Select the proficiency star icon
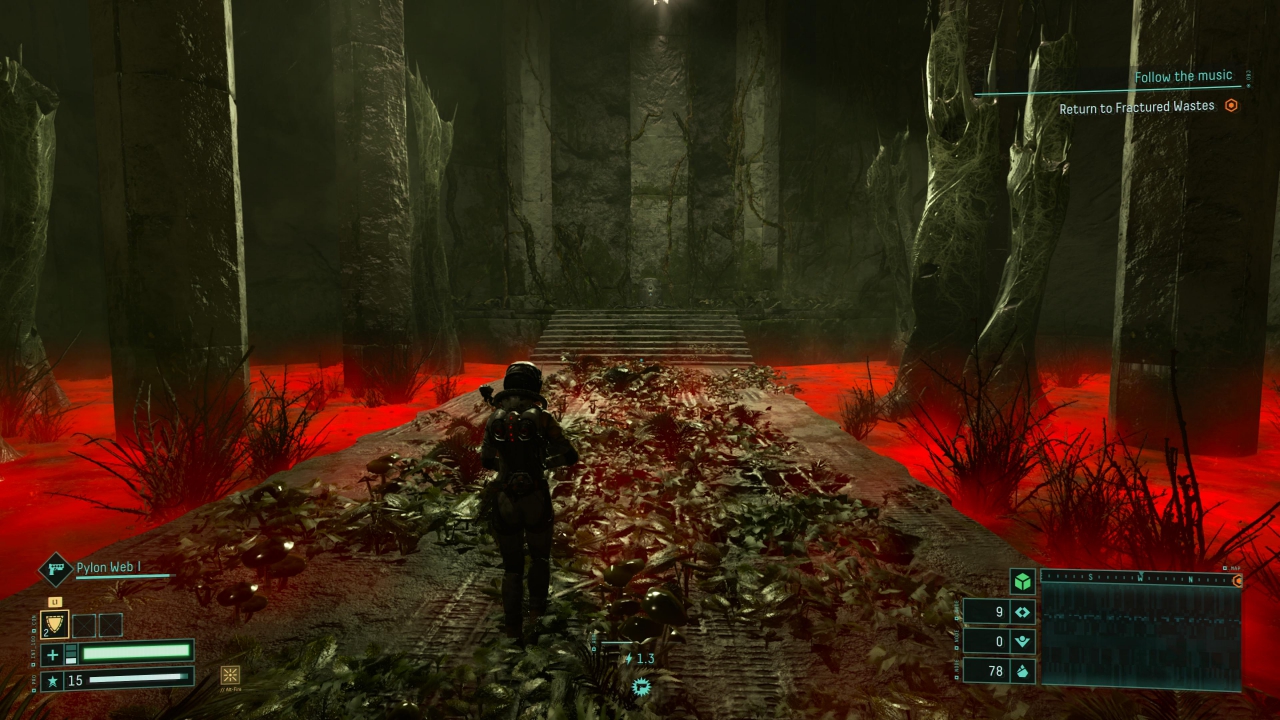Viewport: 1280px width, 720px height. point(53,681)
